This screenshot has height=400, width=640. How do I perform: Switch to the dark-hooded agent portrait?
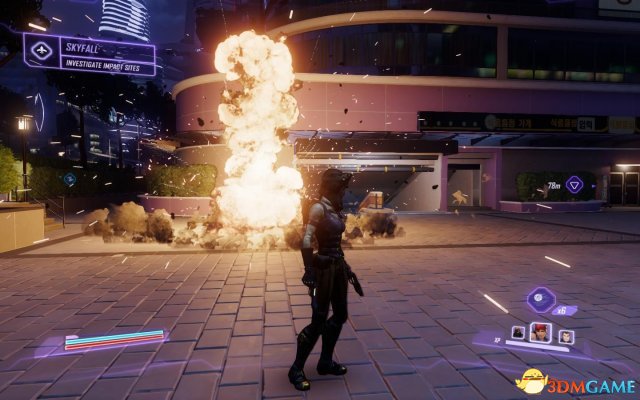pyautogui.click(x=519, y=332)
